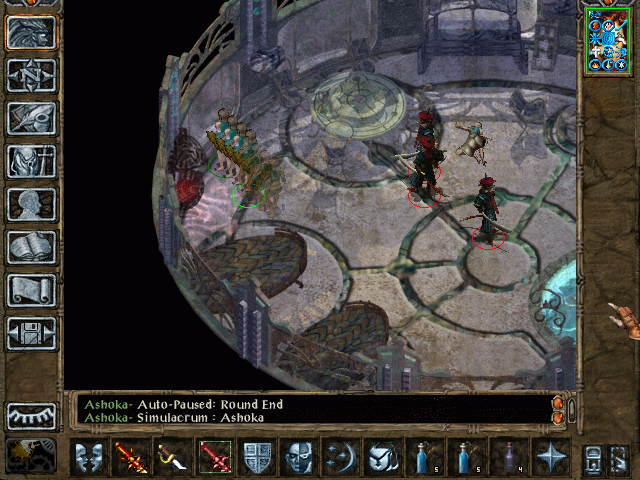Activate the shield guard action
The height and width of the screenshot is (480, 640).
coord(258,457)
